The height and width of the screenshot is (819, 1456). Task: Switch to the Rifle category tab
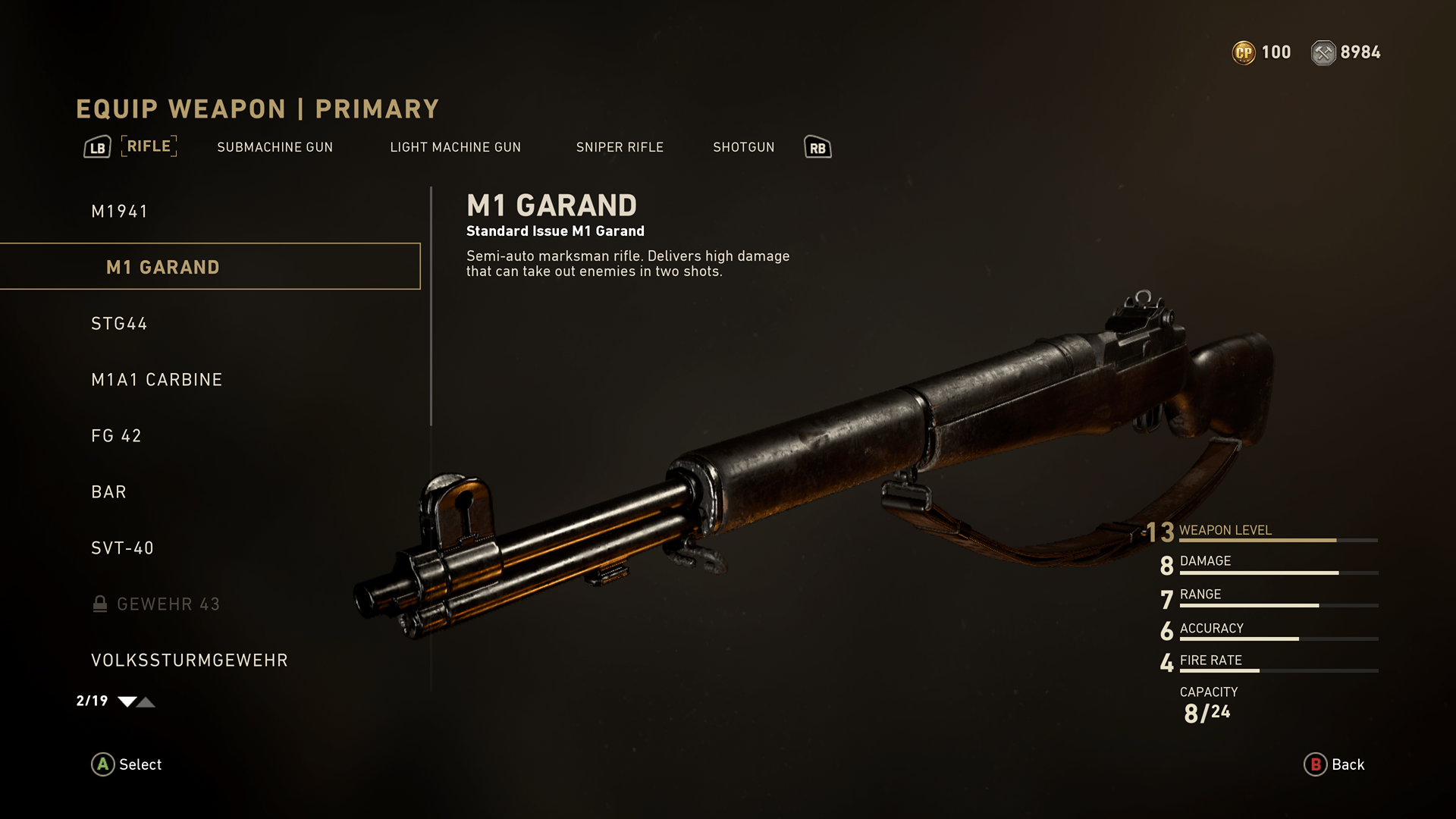click(x=149, y=146)
